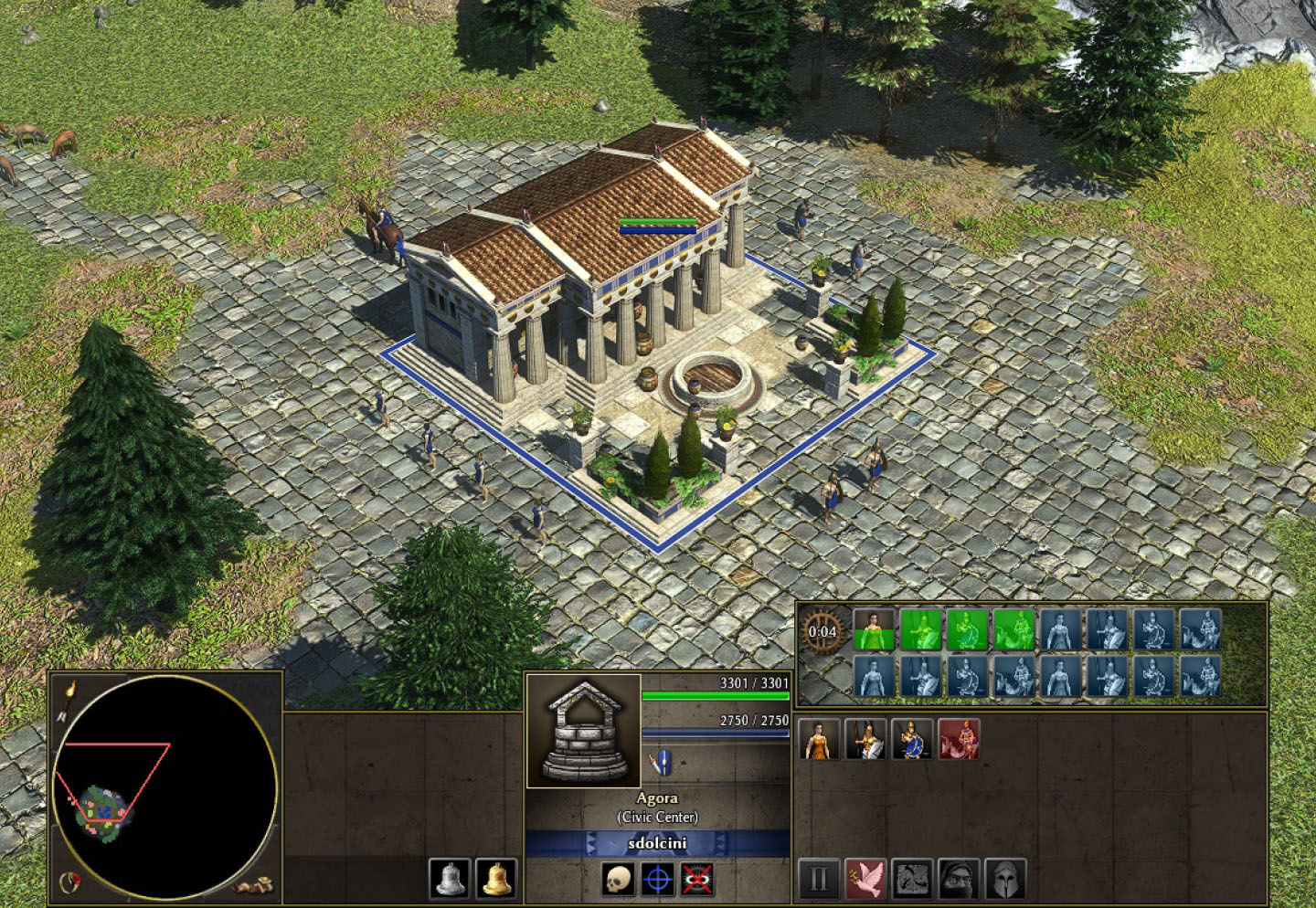Screen dimensions: 1316x908
Task: Cancel the in-progress female citizen in the queue
Action: coord(874,630)
